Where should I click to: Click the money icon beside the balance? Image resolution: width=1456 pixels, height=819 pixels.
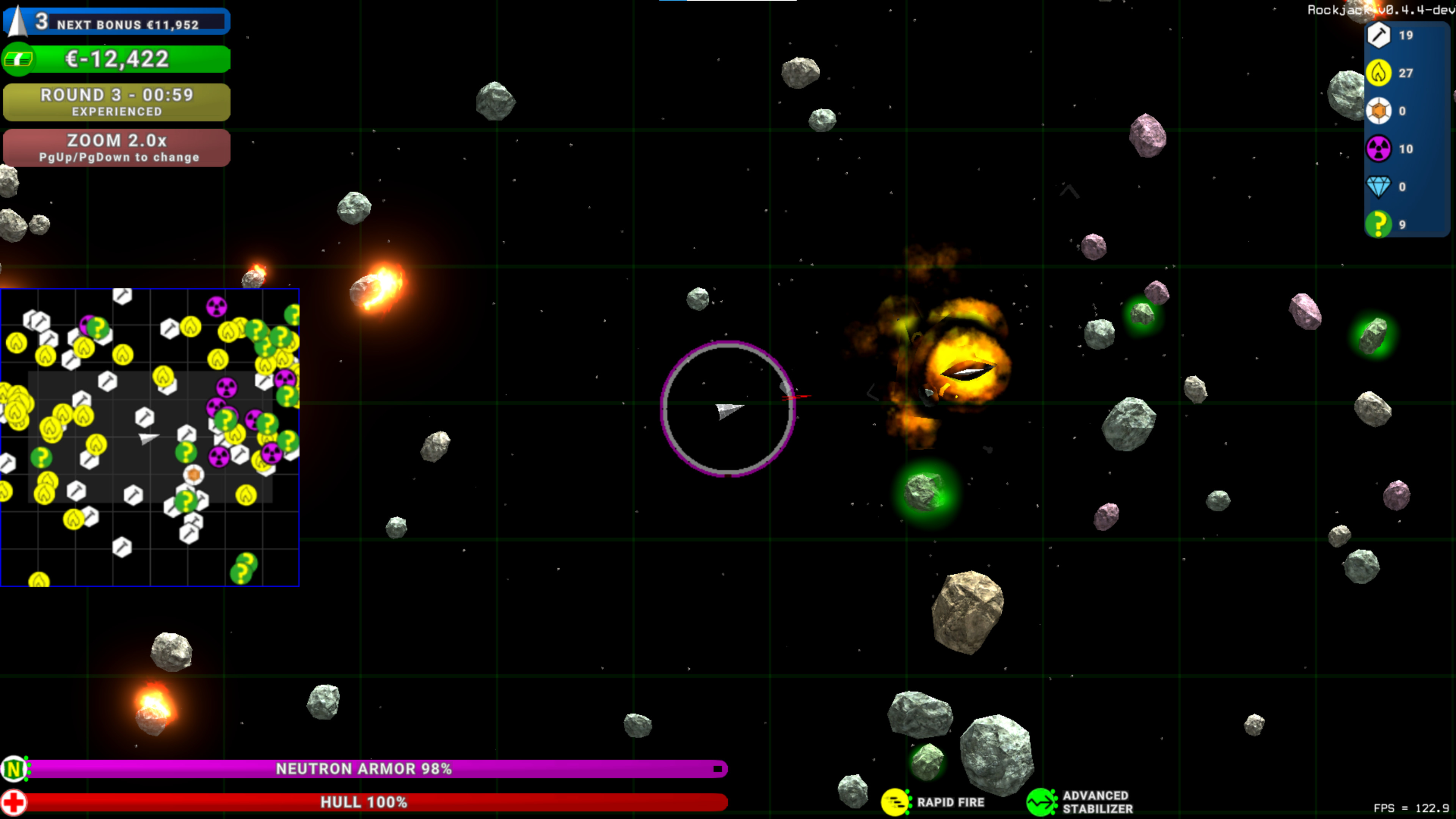[x=19, y=59]
